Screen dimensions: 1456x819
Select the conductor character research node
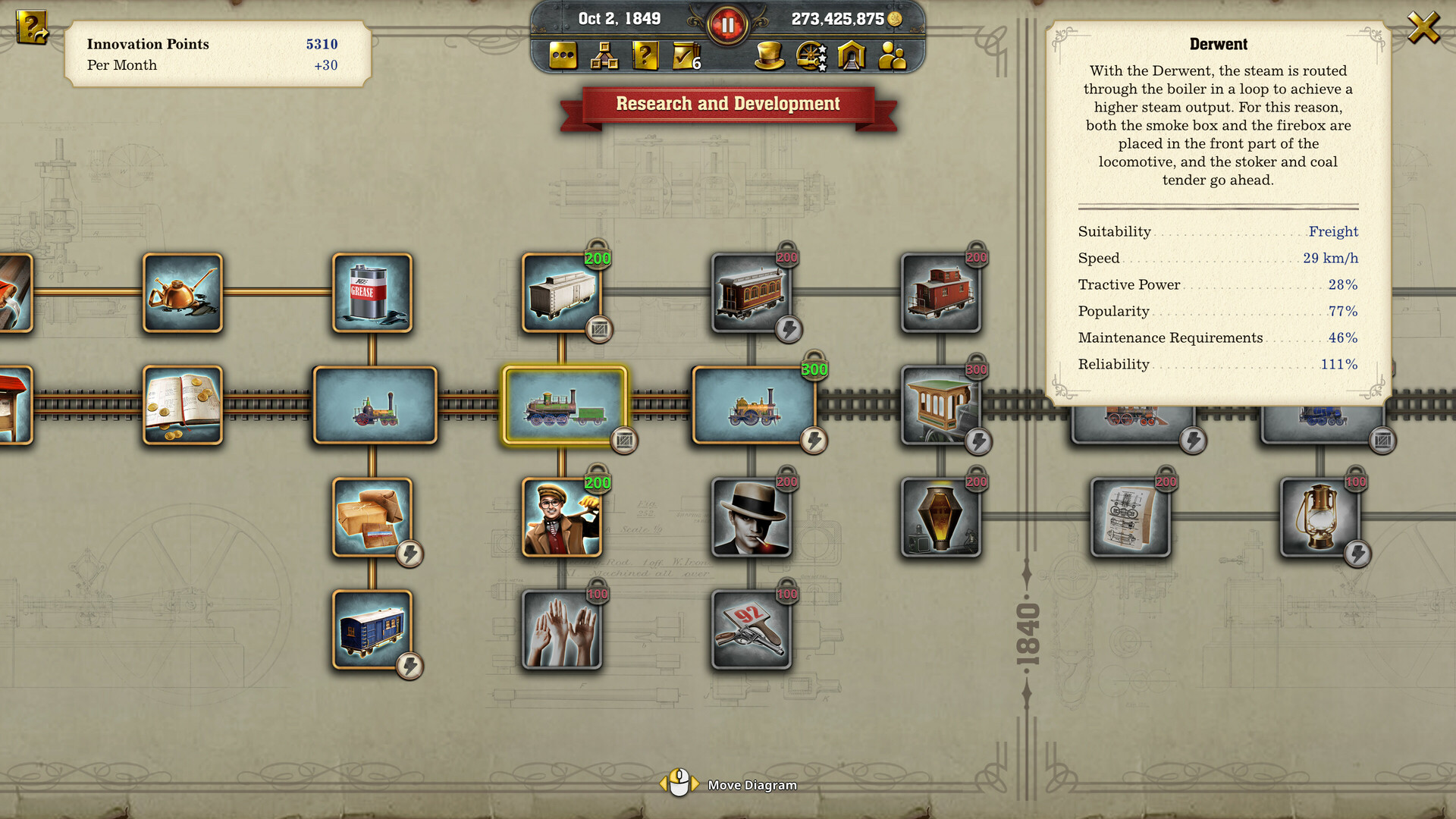tap(561, 517)
